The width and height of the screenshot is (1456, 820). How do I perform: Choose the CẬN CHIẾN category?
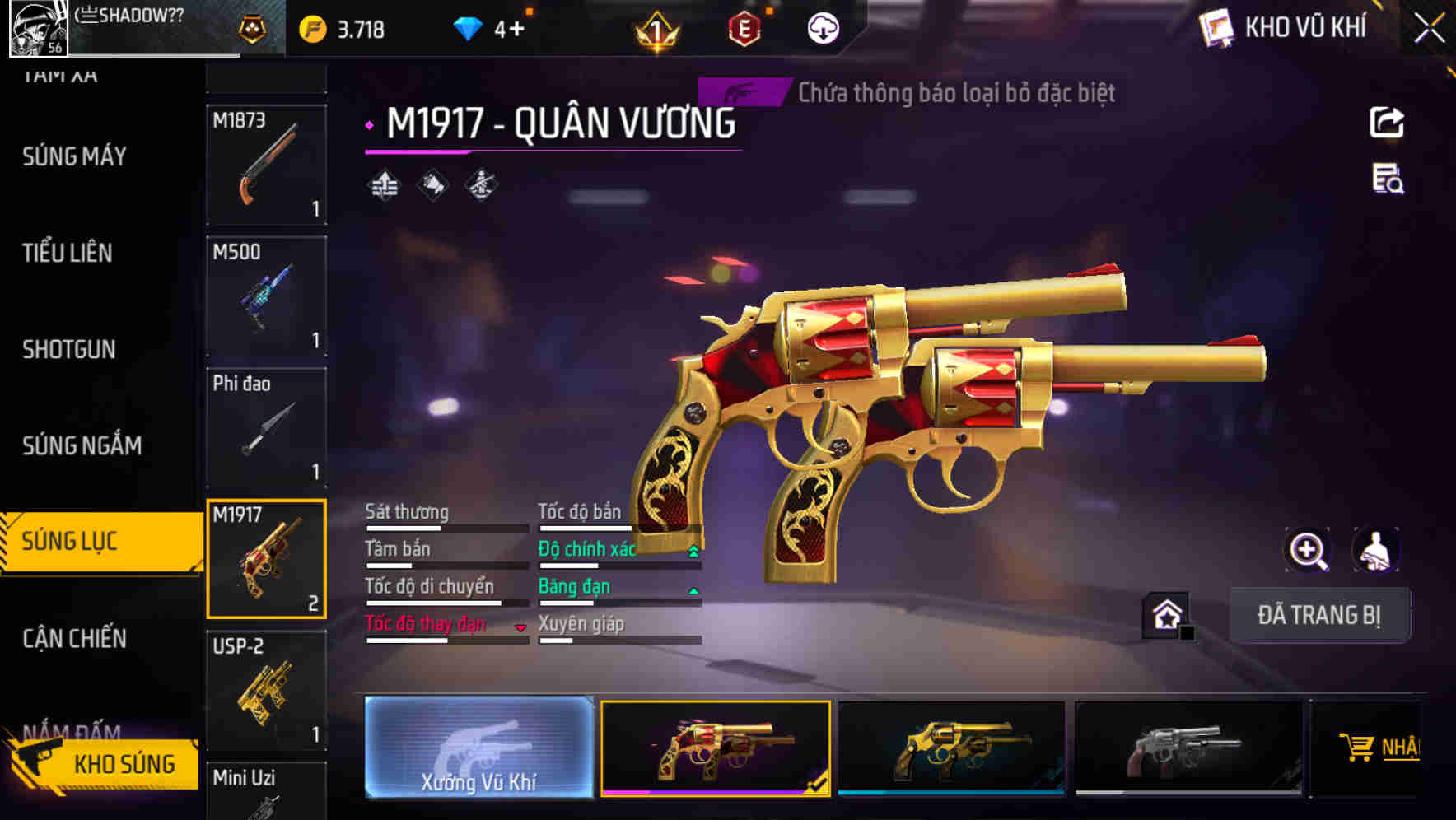(x=75, y=638)
